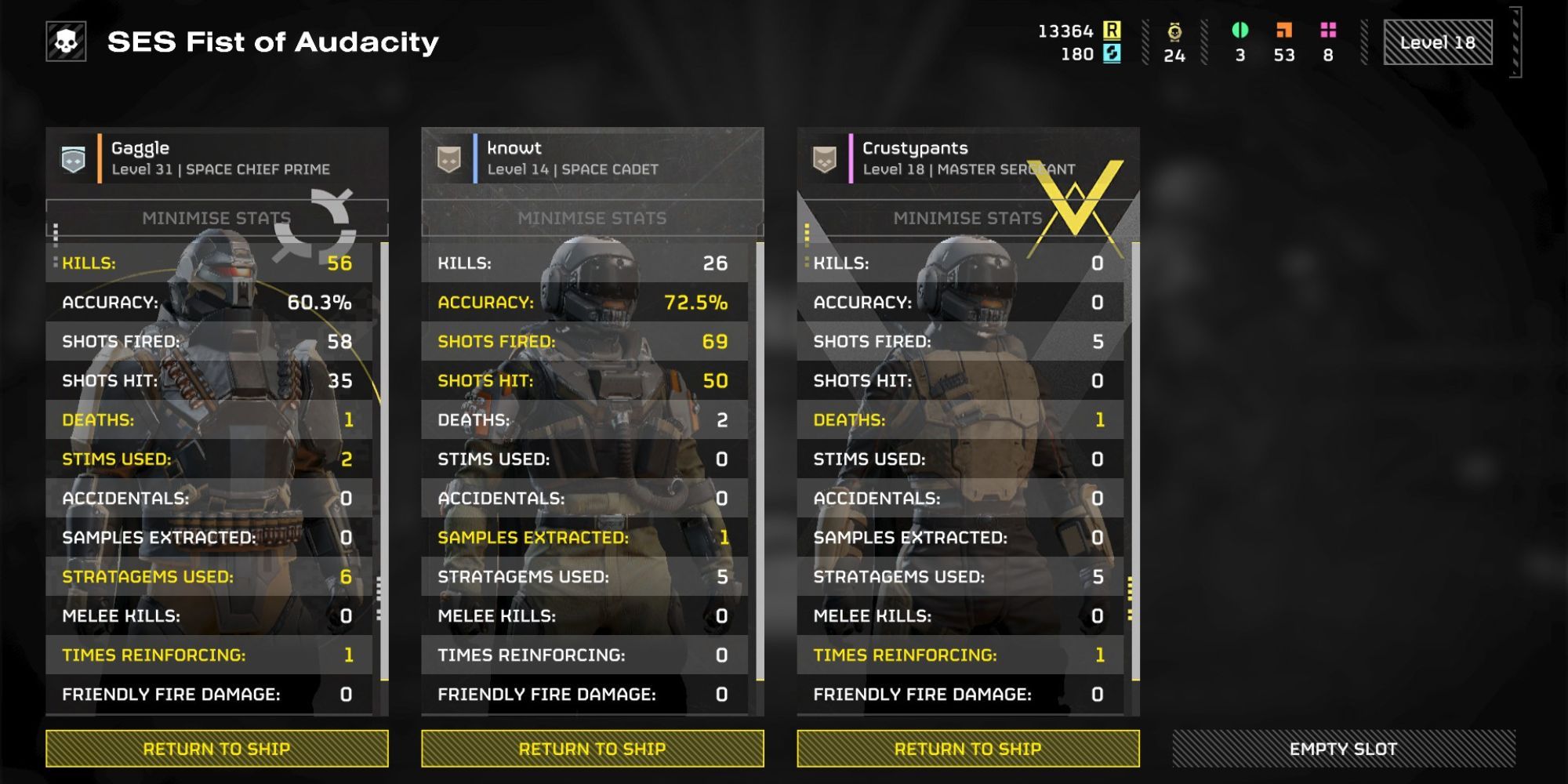Viewport: 1568px width, 784px height.
Task: Click Gaggle's rank insignia badge
Action: coord(71,156)
